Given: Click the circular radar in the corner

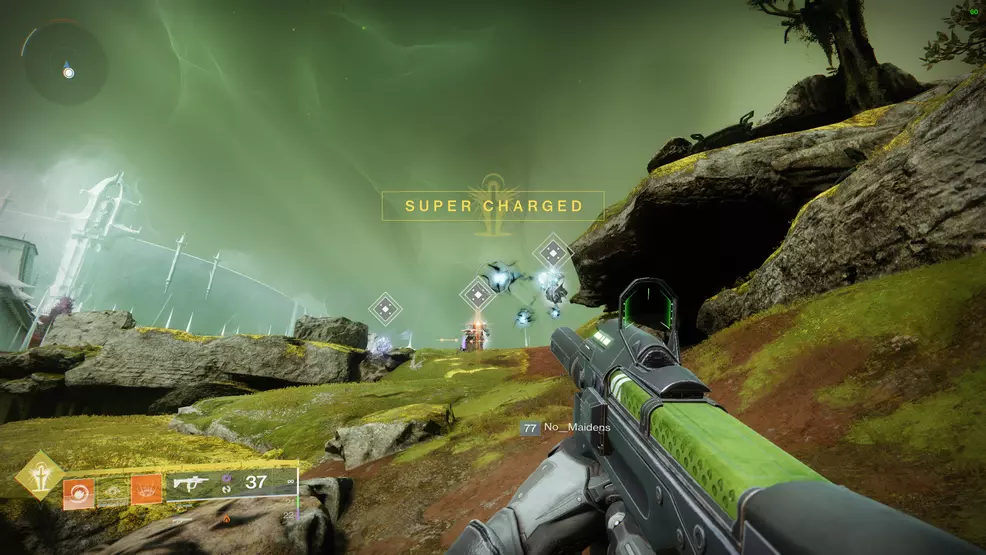Looking at the screenshot, I should click(x=66, y=62).
